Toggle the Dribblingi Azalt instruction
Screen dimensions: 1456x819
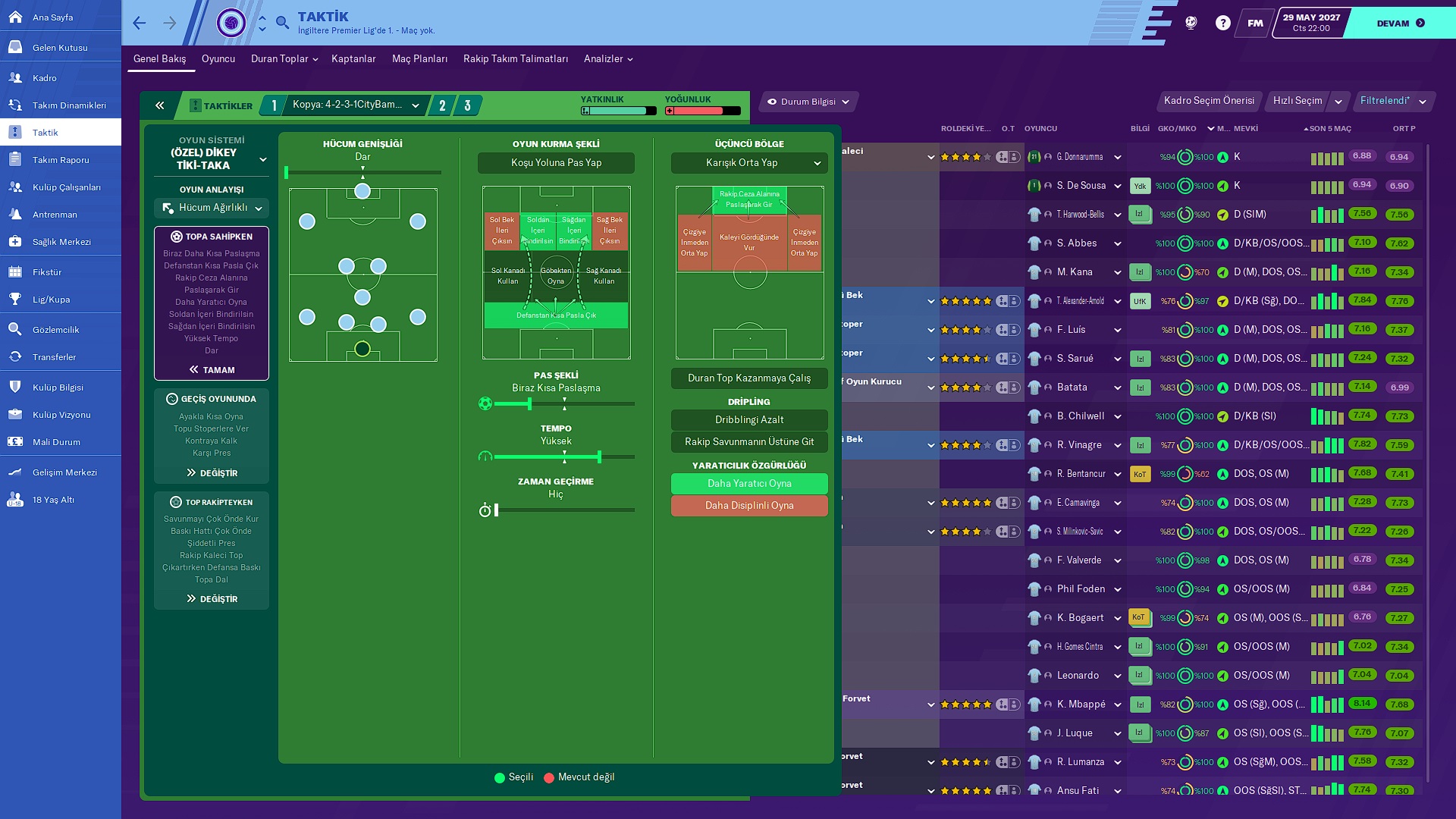(x=749, y=420)
